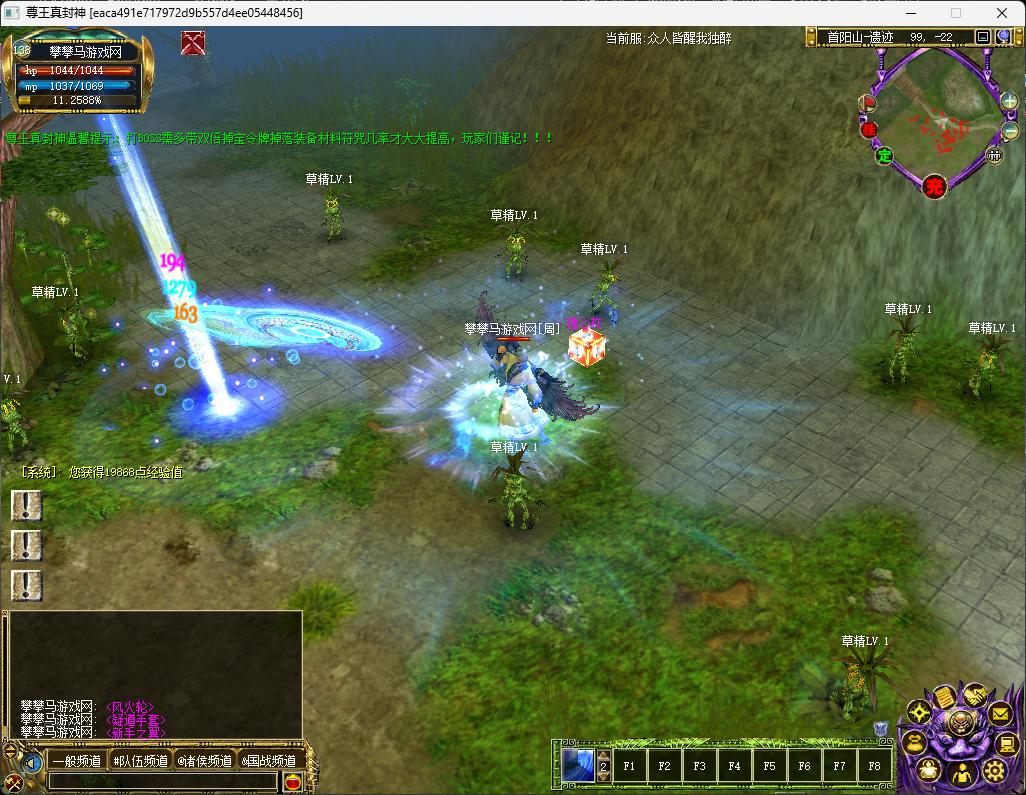Close the game window
The width and height of the screenshot is (1026, 795).
[x=1002, y=13]
